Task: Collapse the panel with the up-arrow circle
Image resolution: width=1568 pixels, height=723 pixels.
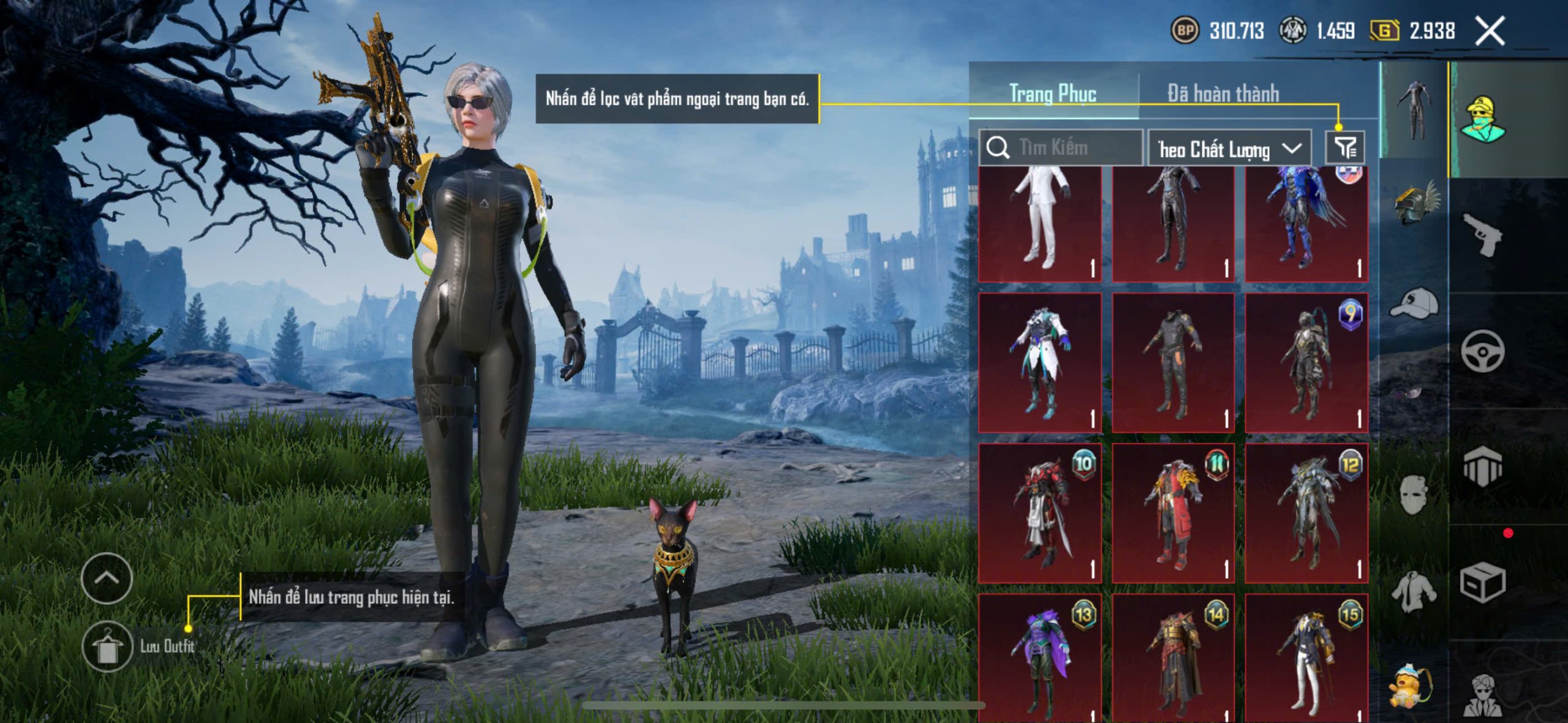Action: tap(107, 578)
